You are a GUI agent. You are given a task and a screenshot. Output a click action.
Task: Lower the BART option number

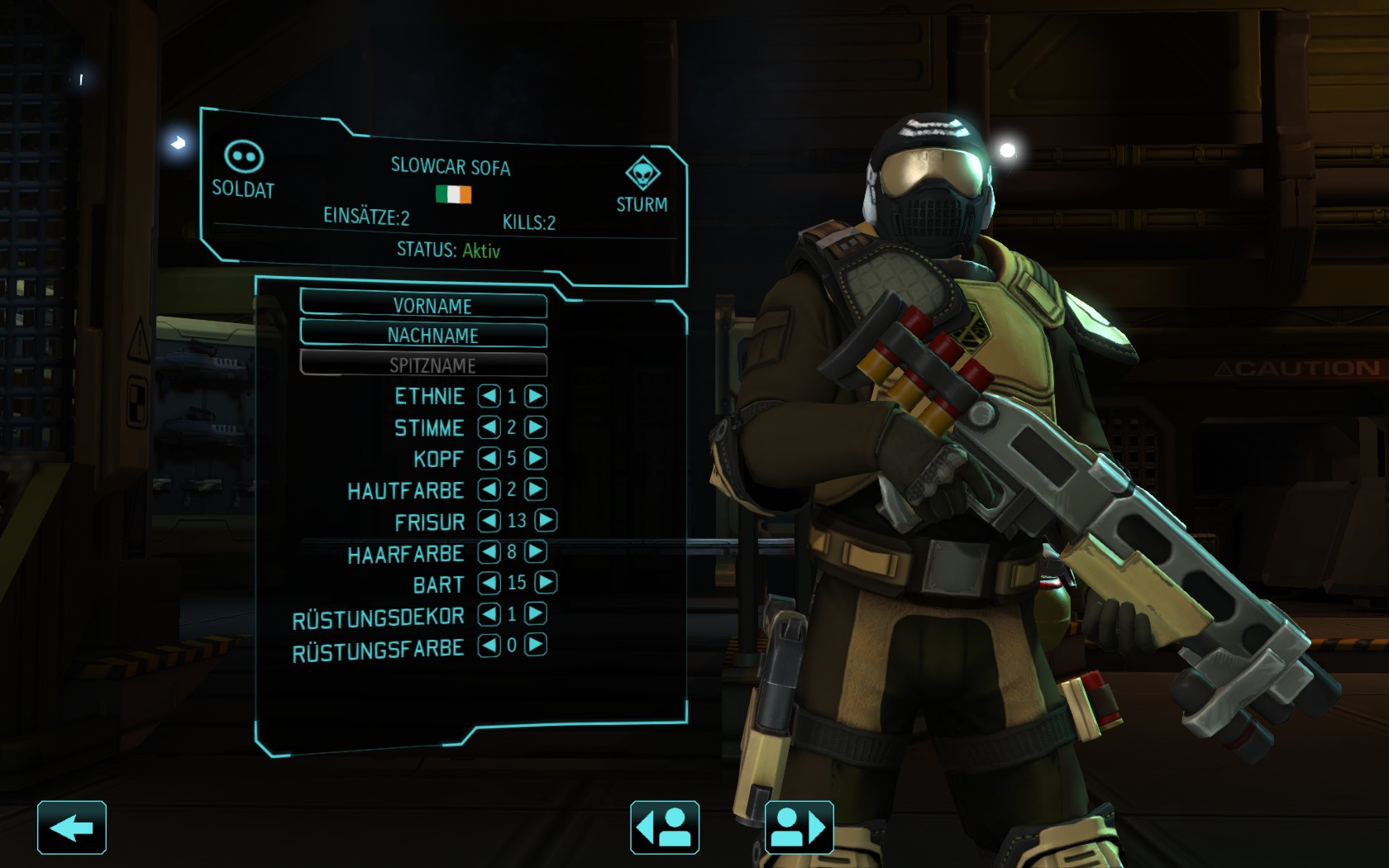click(489, 583)
